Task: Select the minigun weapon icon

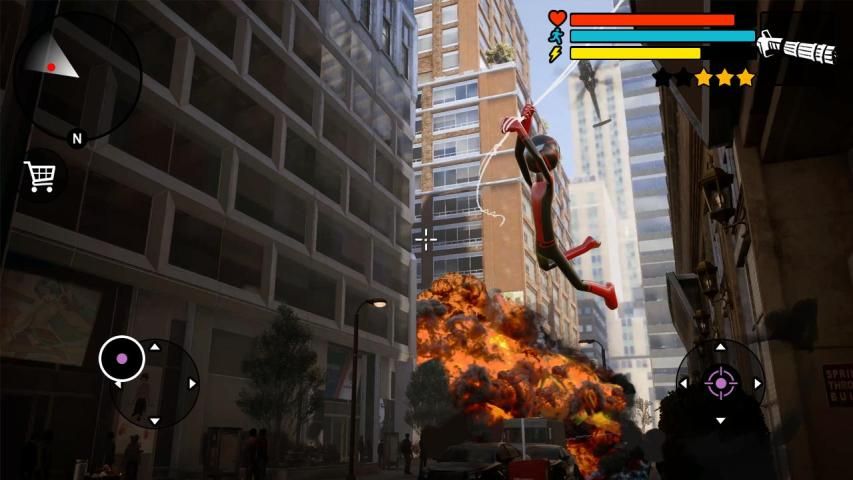Action: tap(796, 47)
